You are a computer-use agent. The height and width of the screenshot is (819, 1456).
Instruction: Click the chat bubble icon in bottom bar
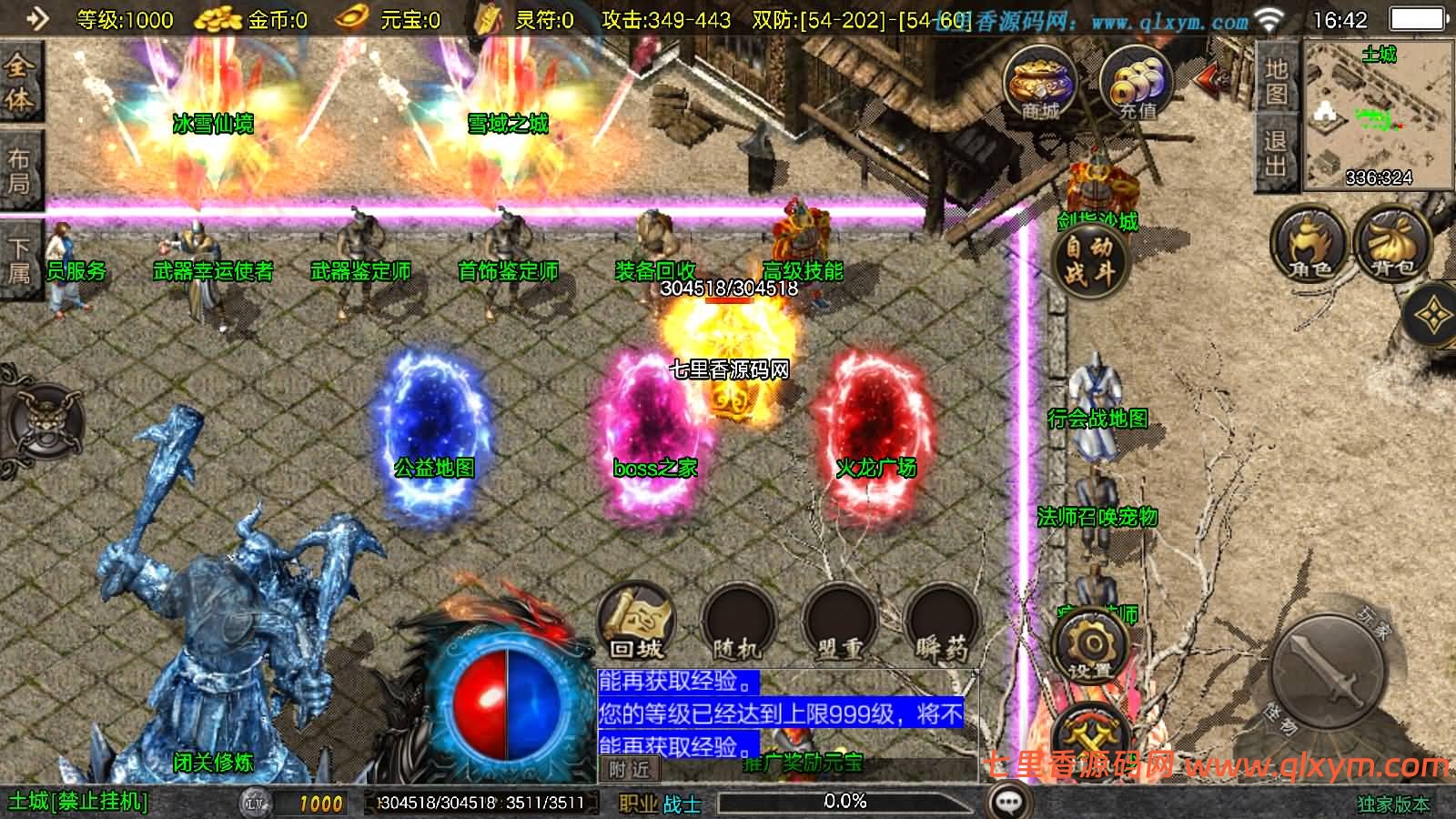1006,800
